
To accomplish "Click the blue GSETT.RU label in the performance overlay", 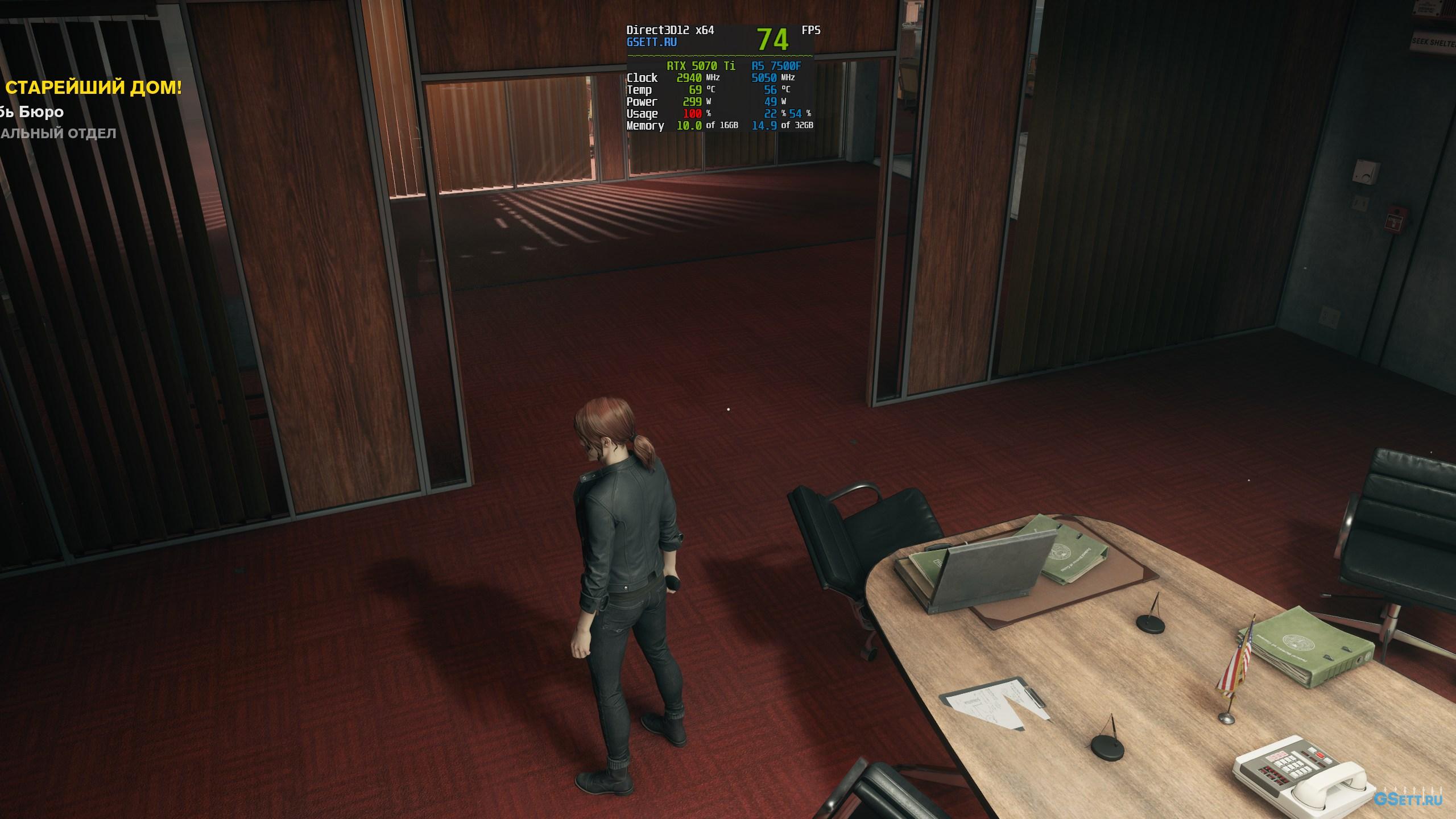I will (651, 42).
